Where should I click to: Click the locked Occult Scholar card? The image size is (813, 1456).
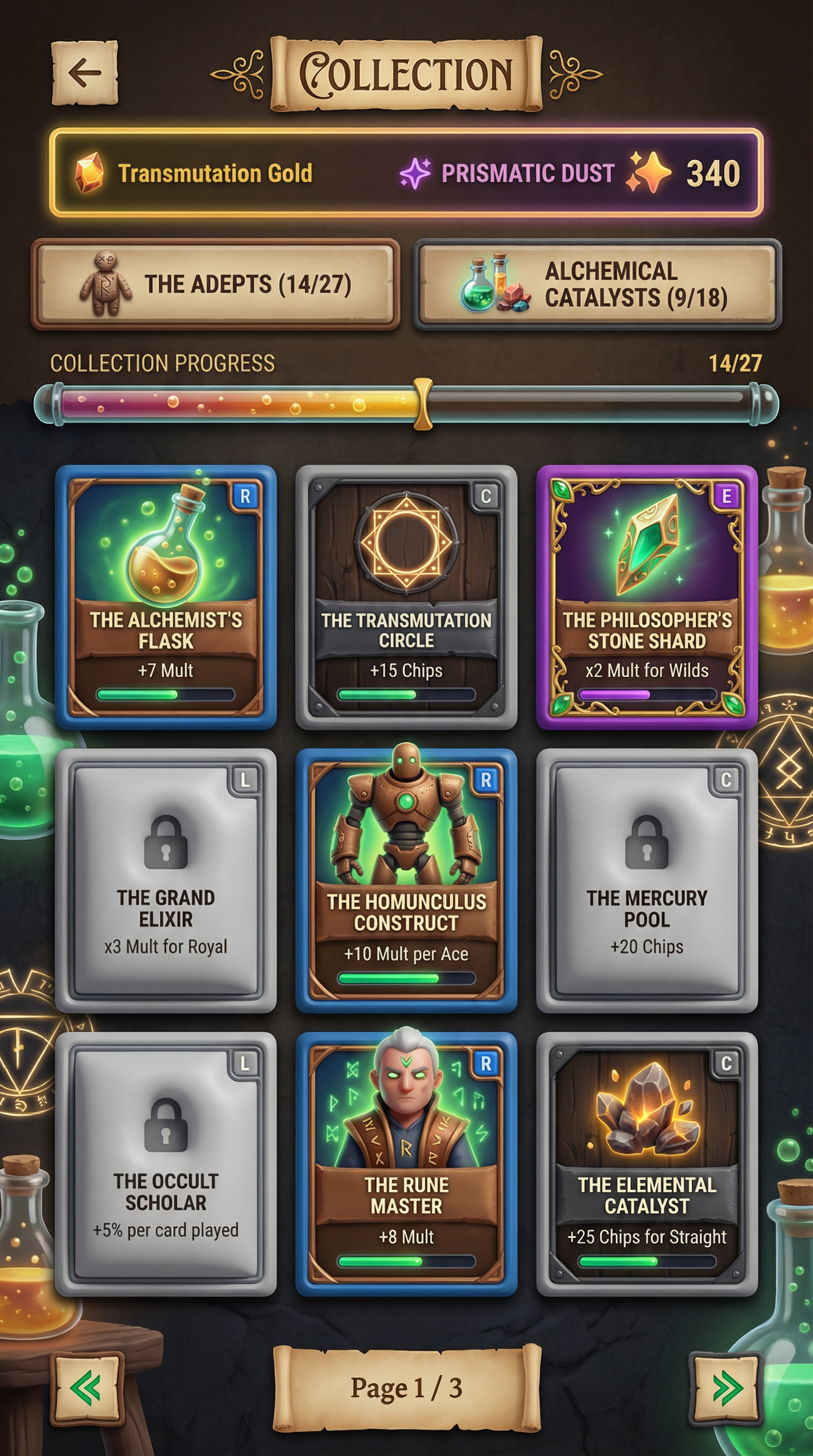pos(166,1164)
